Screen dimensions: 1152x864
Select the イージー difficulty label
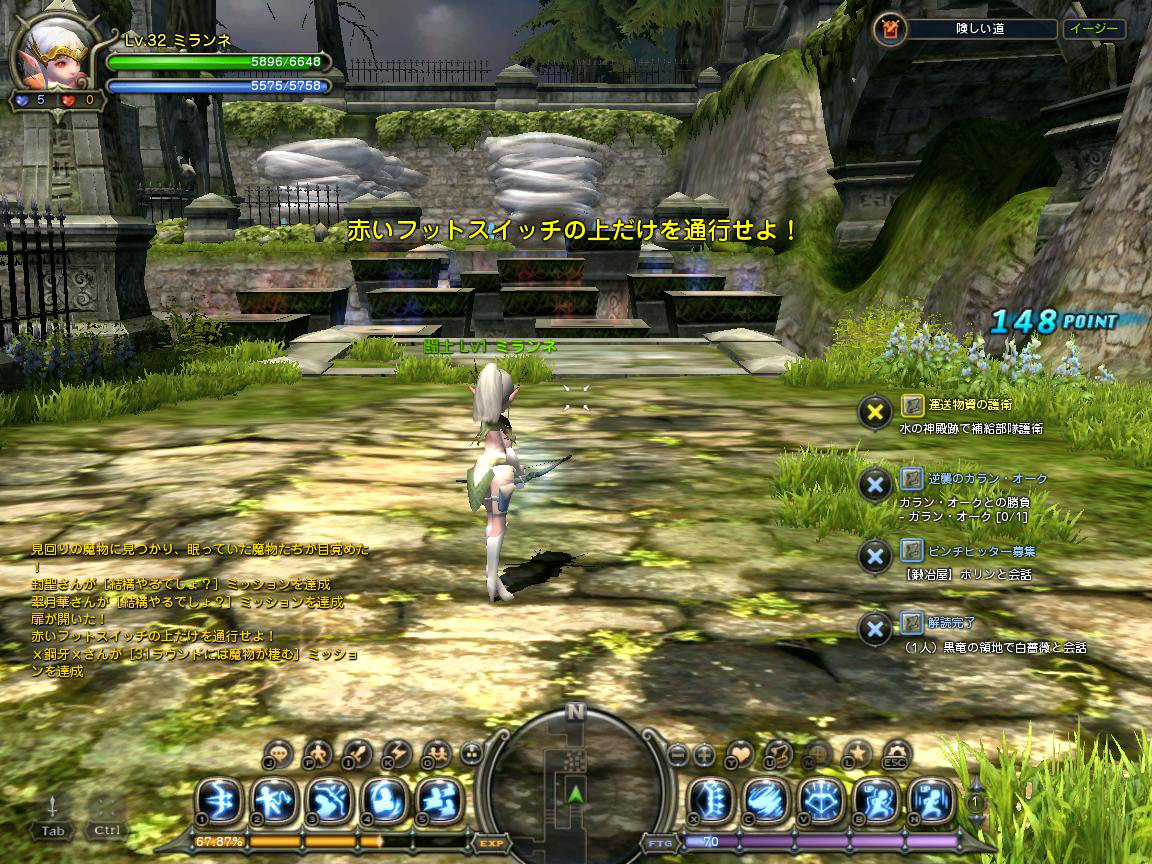(1093, 29)
